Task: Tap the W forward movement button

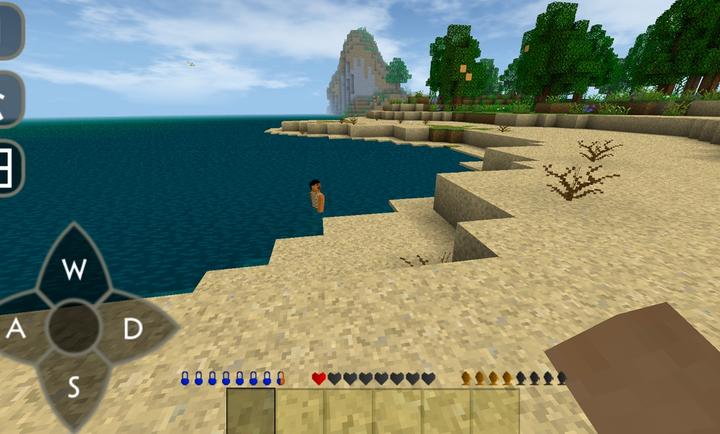Action: coord(73,268)
